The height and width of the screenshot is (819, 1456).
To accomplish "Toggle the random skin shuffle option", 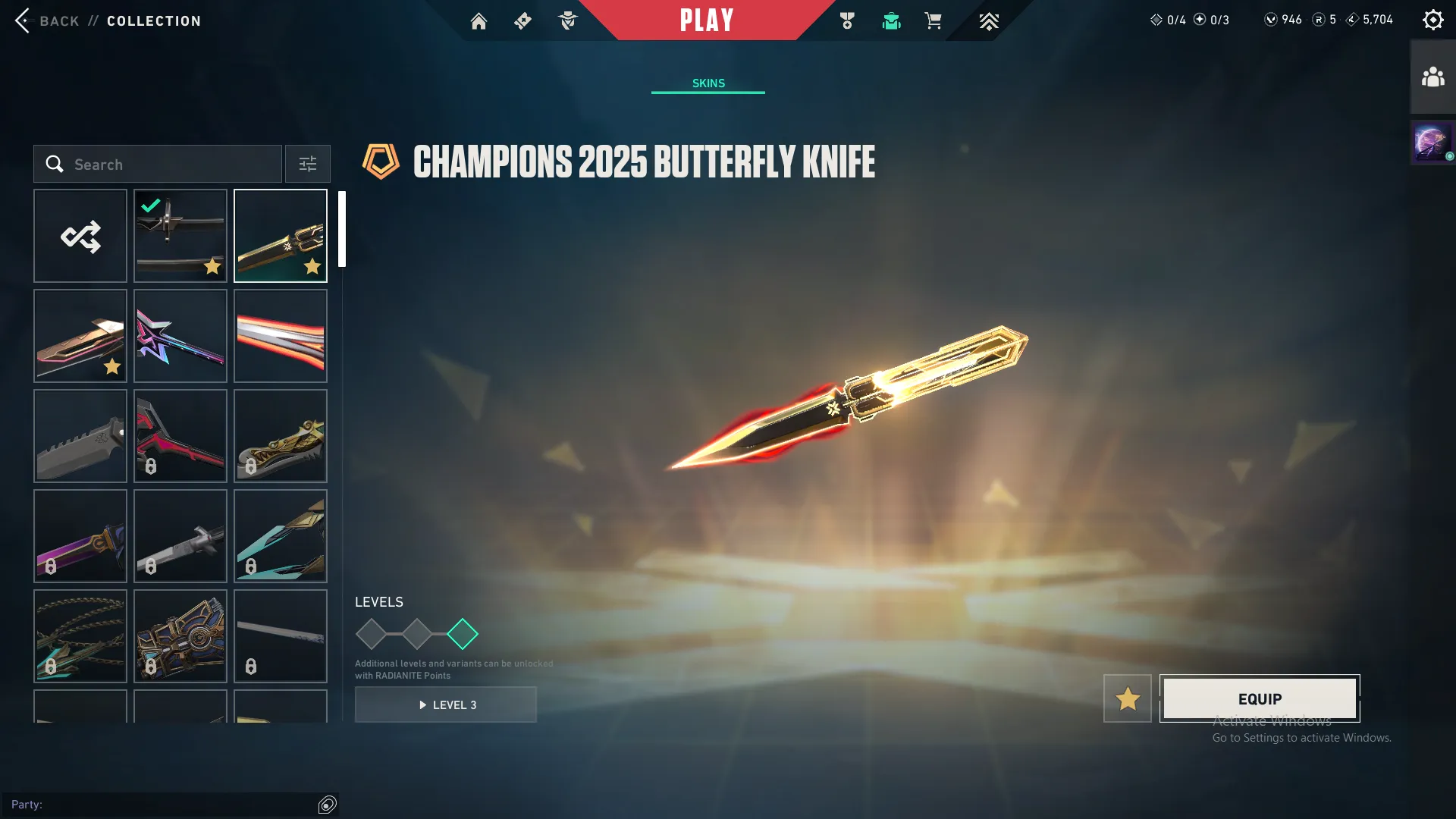I will coord(80,236).
